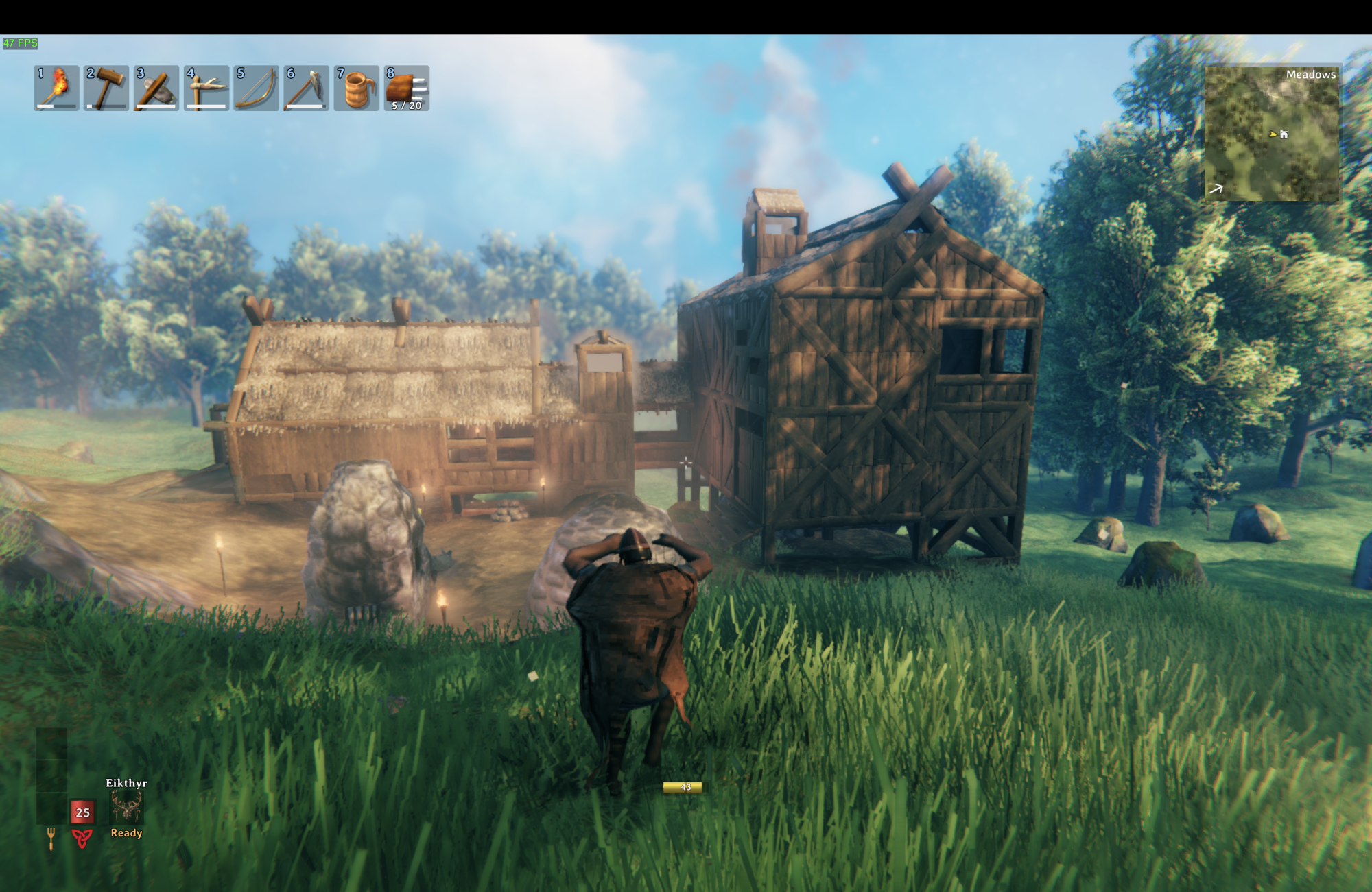Equip the bow from the hotbar

(x=257, y=88)
